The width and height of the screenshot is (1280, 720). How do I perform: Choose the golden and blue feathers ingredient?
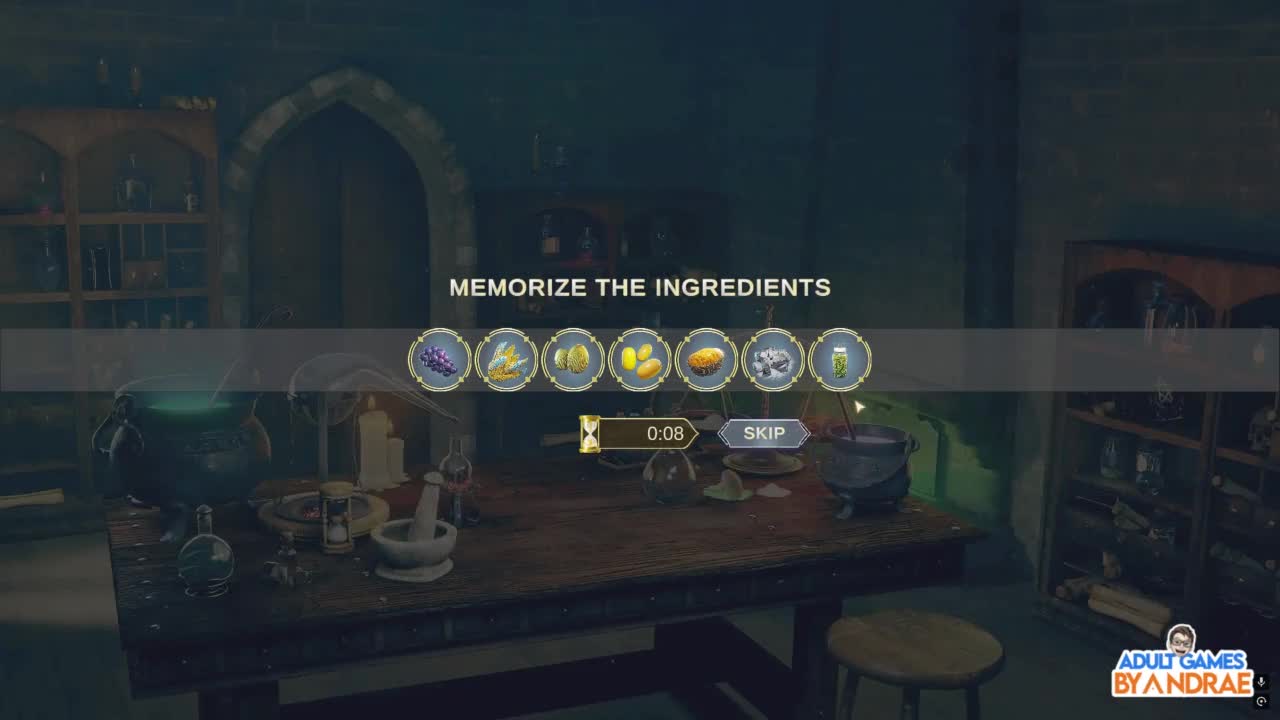[506, 360]
